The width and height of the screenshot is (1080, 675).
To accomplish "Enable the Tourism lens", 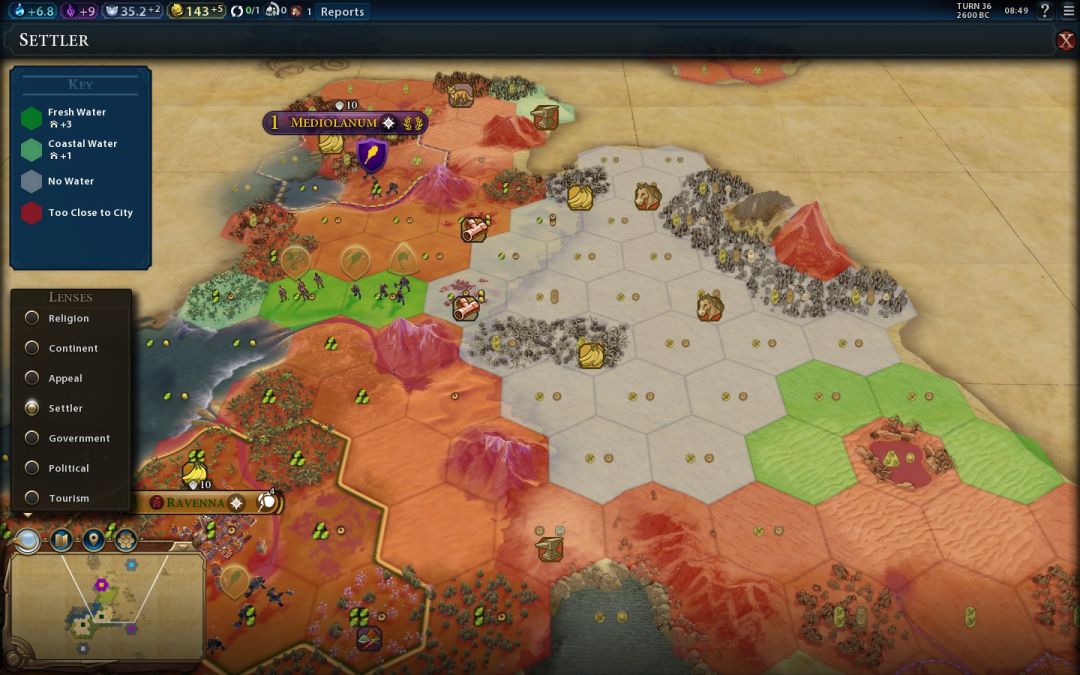I will point(33,498).
